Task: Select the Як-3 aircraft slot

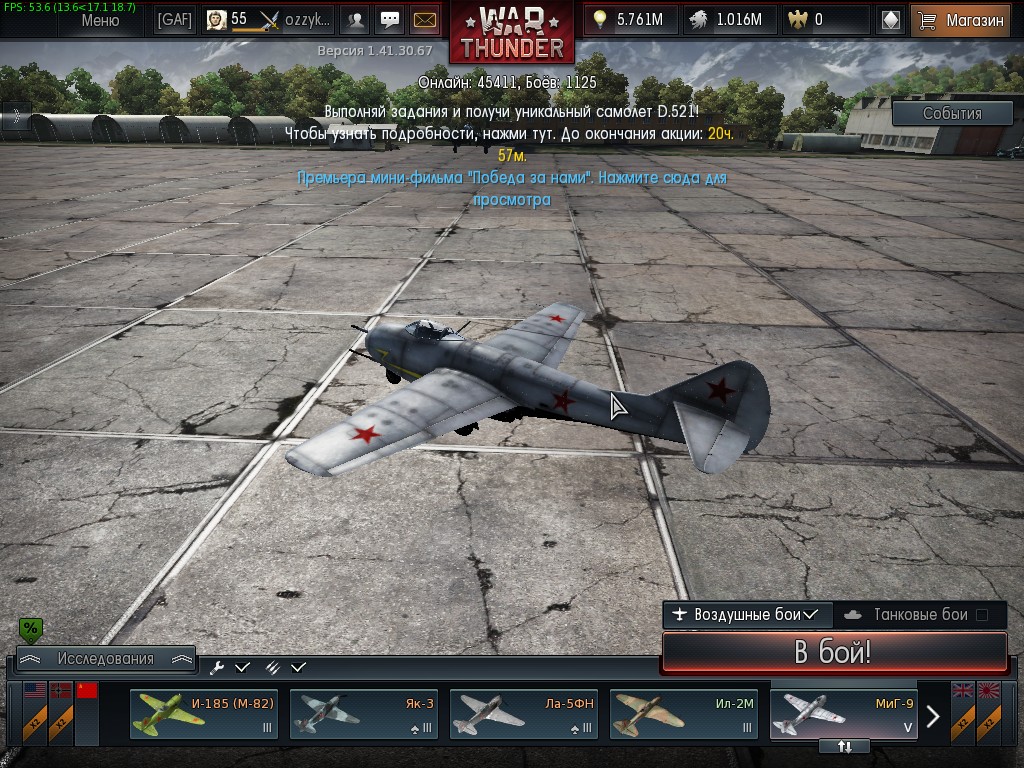Action: 364,714
